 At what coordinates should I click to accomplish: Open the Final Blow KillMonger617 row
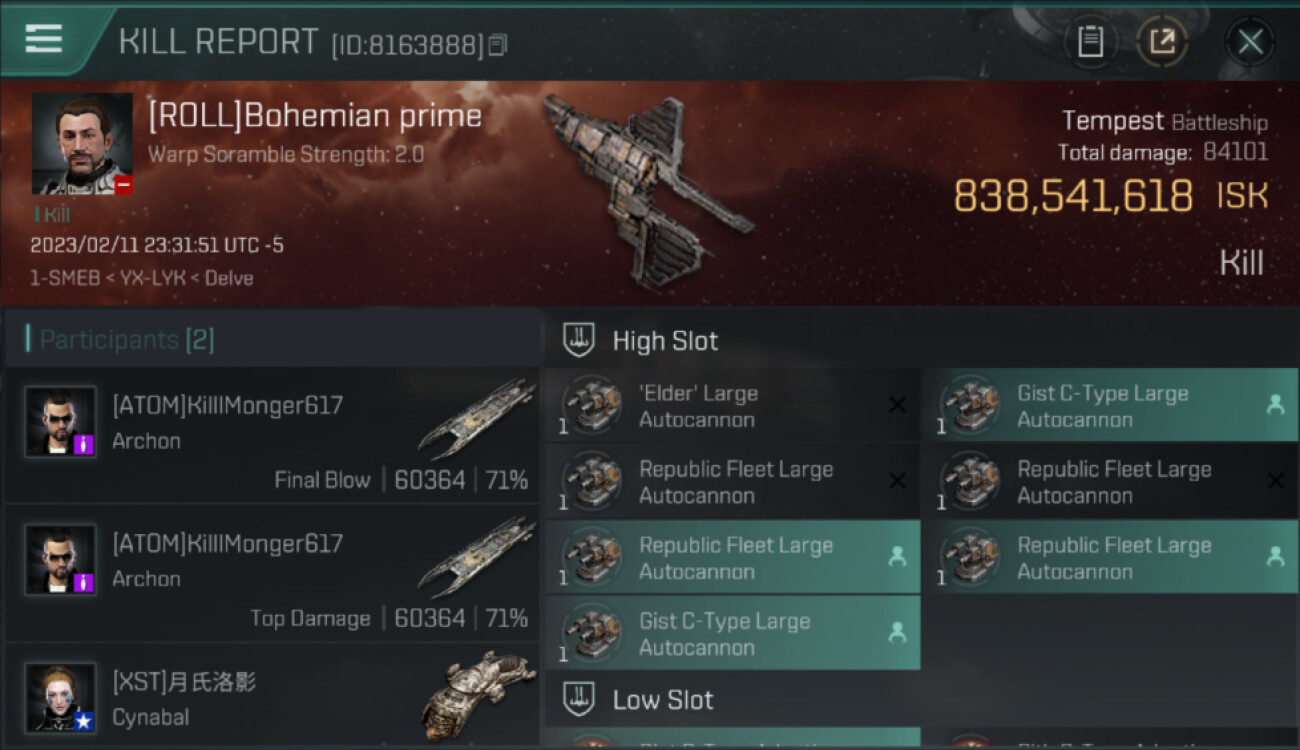272,436
